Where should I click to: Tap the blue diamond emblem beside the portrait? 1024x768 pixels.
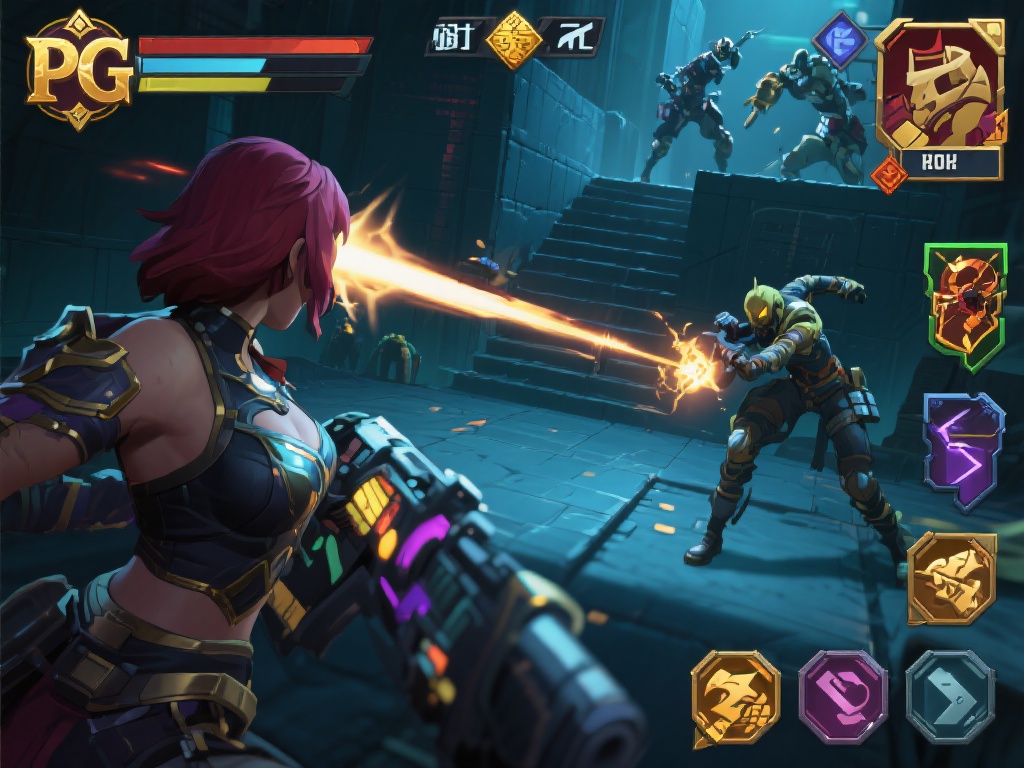point(839,42)
